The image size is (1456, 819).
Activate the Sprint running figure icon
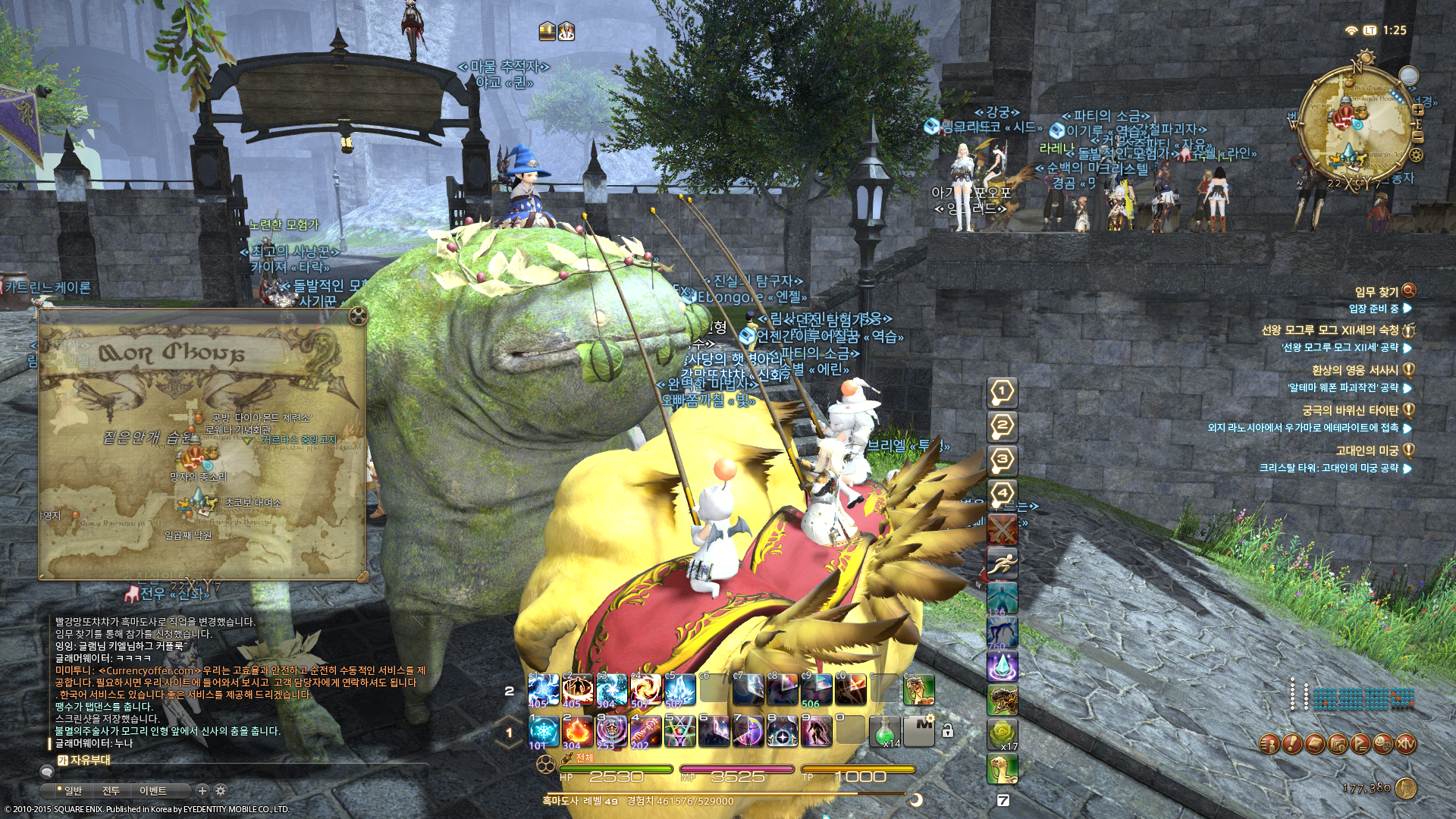1002,563
